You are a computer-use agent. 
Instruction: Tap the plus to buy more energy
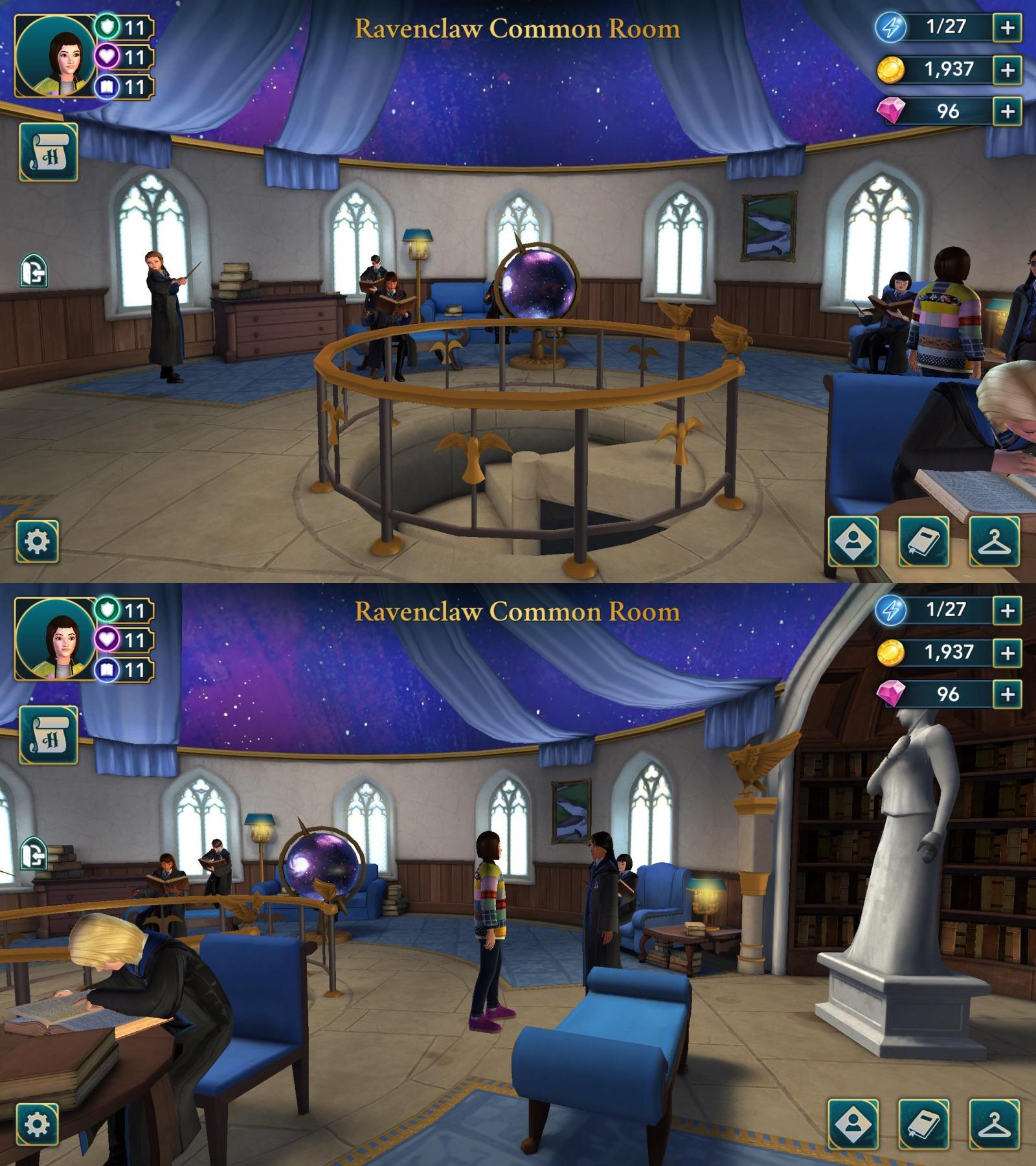[1007, 27]
